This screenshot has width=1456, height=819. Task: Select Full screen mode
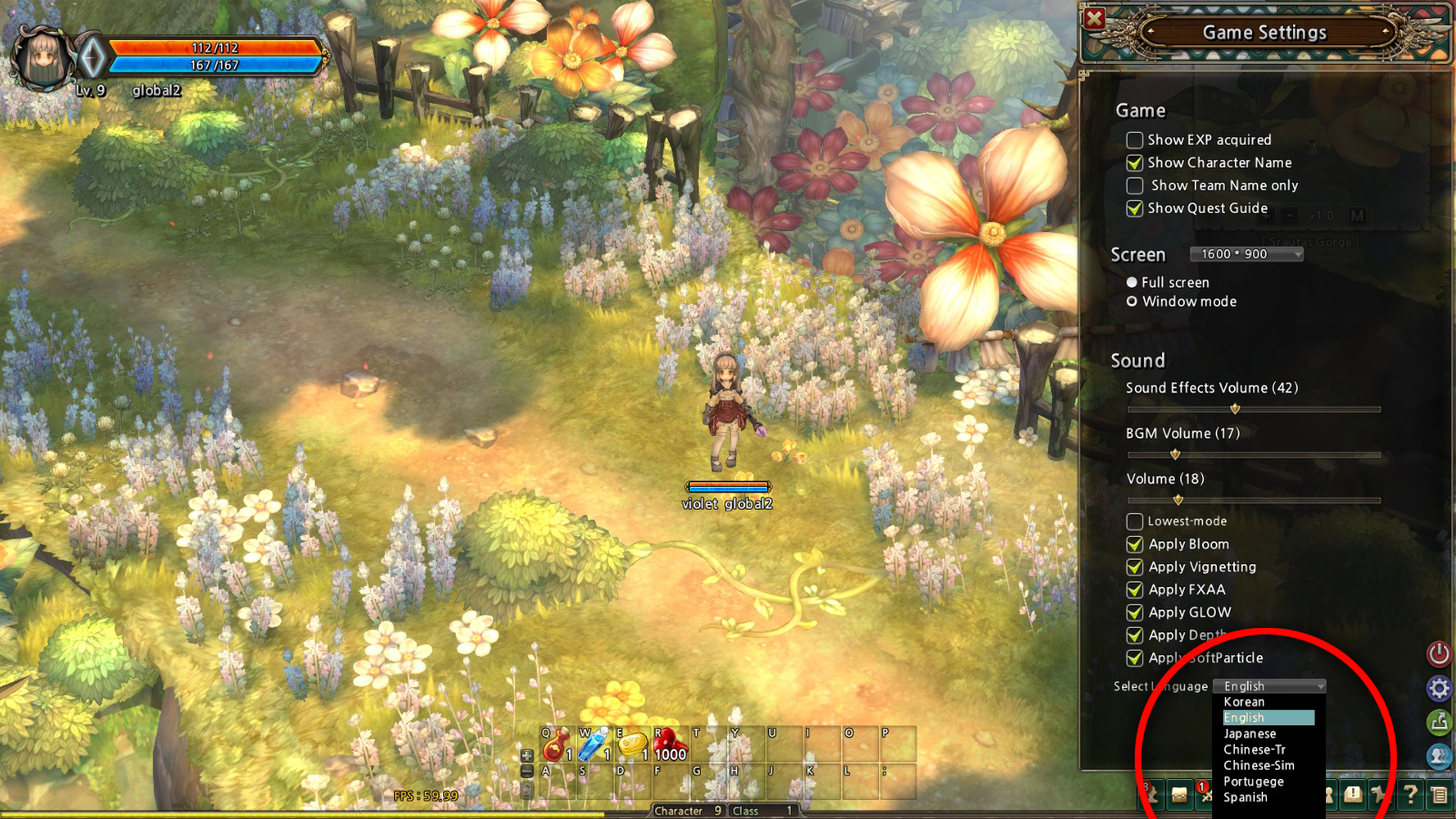click(1132, 282)
